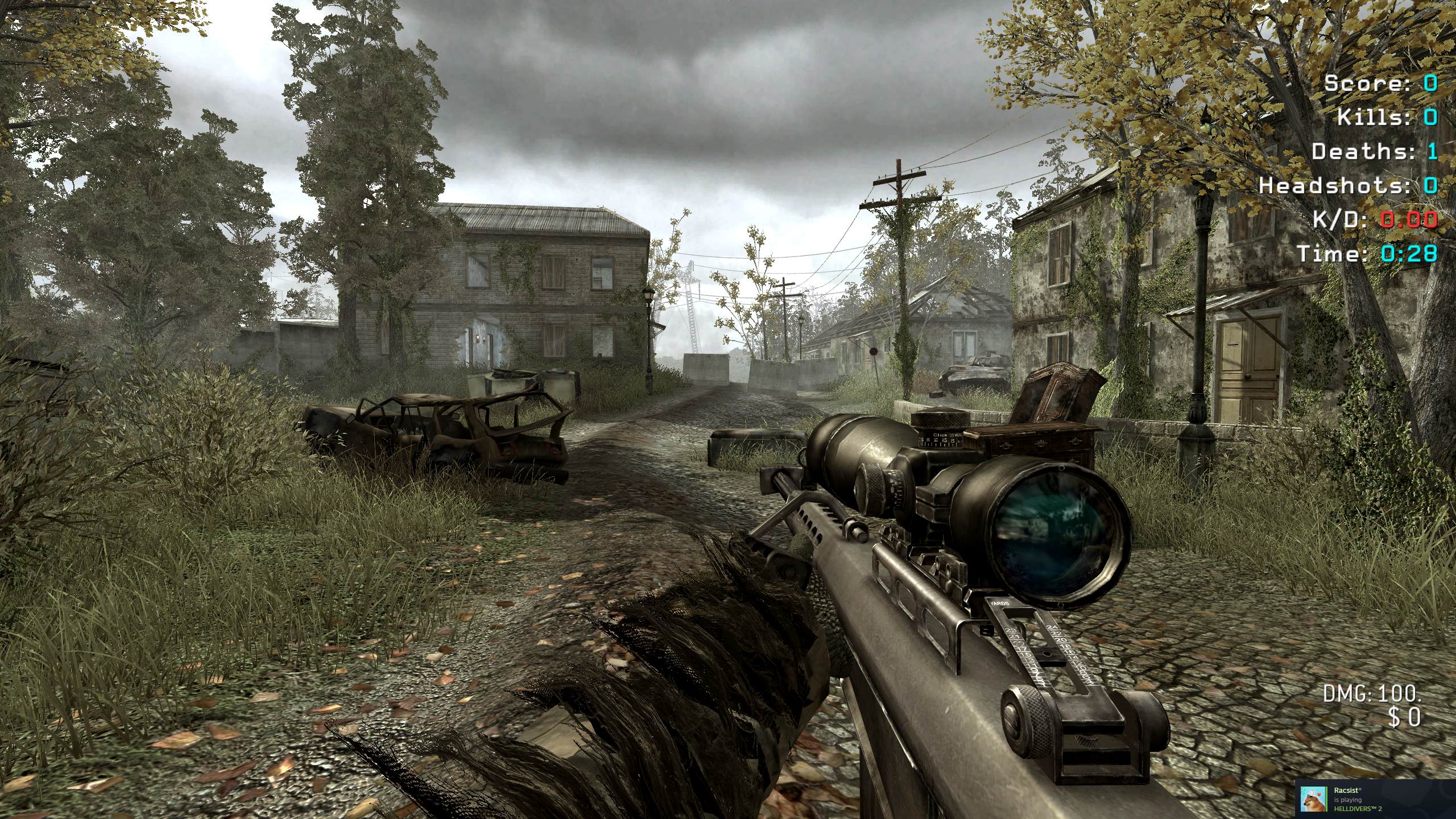This screenshot has width=1456, height=819.
Task: Click the friend avatar in Steam popup
Action: [x=1314, y=799]
